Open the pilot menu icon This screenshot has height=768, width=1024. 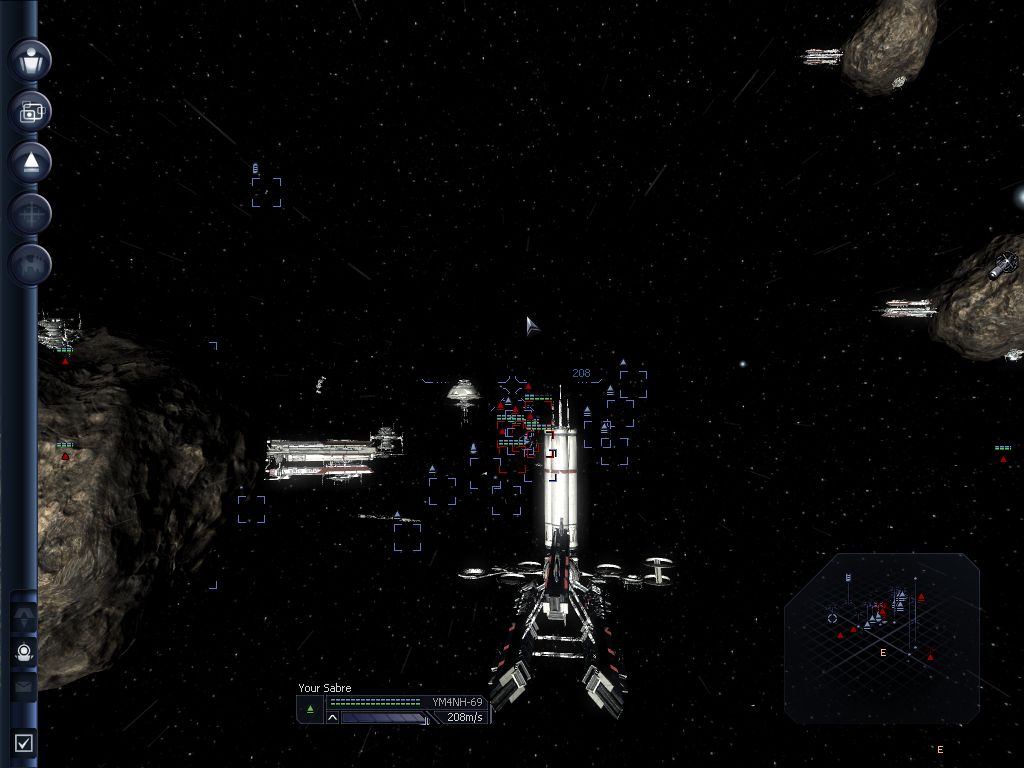click(30, 60)
